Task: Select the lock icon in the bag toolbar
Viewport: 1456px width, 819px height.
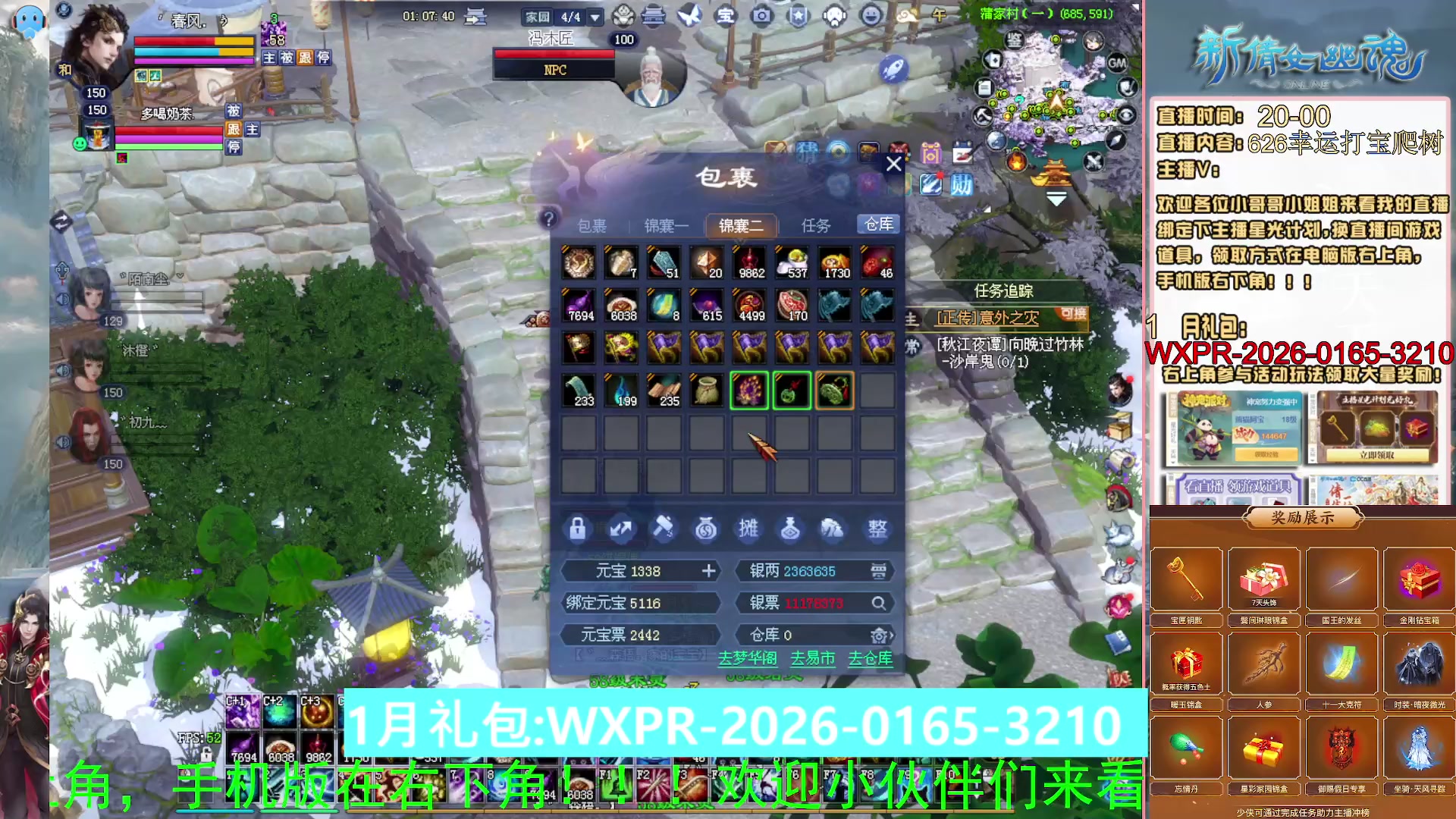Action: (x=578, y=529)
